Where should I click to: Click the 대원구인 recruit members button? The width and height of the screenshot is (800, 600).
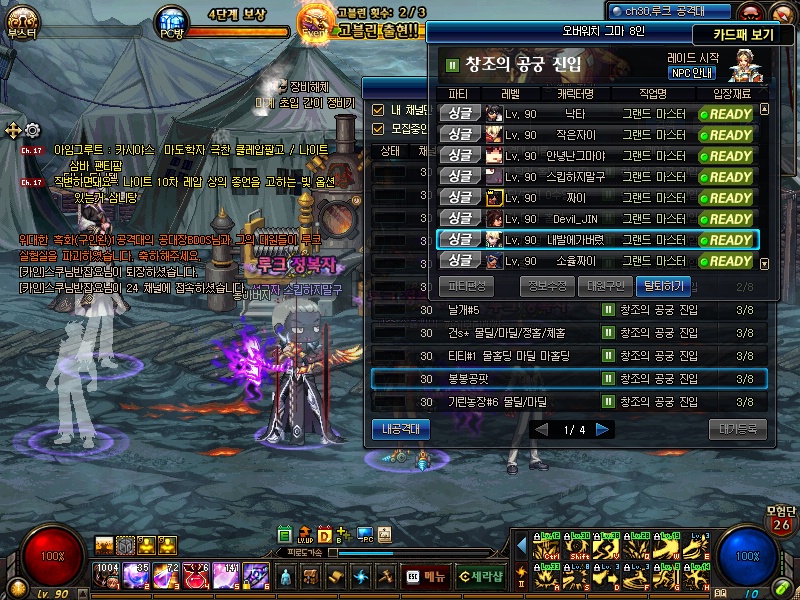click(604, 285)
